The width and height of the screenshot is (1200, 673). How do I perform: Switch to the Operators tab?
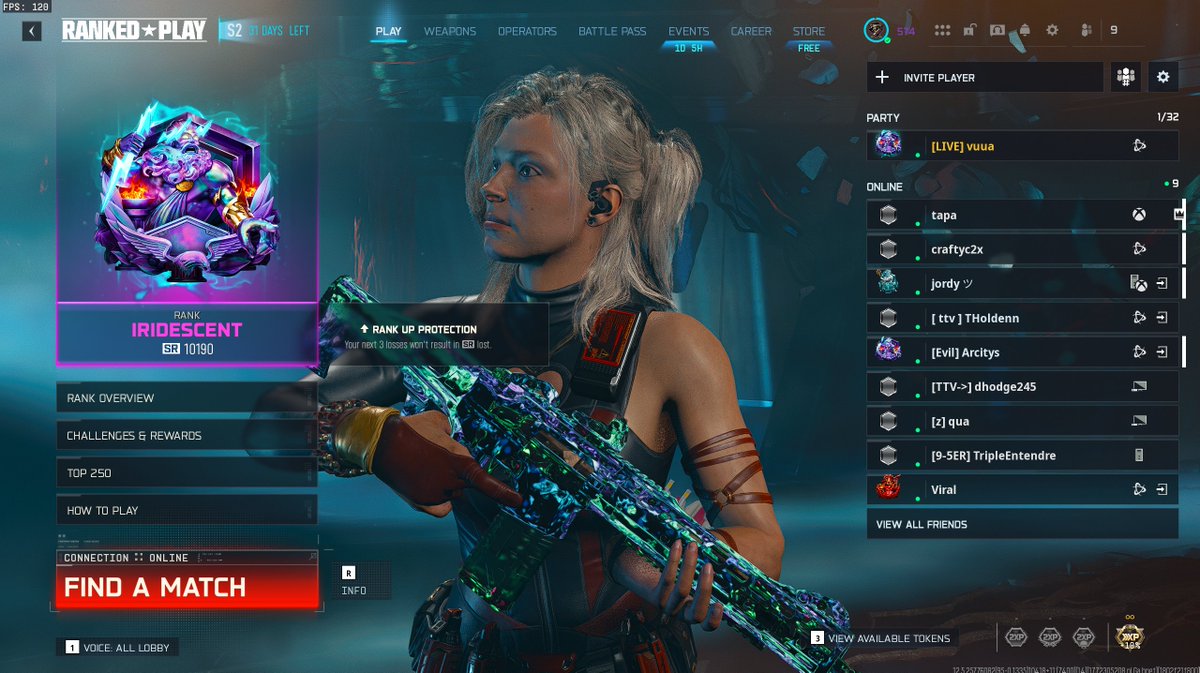pos(527,31)
